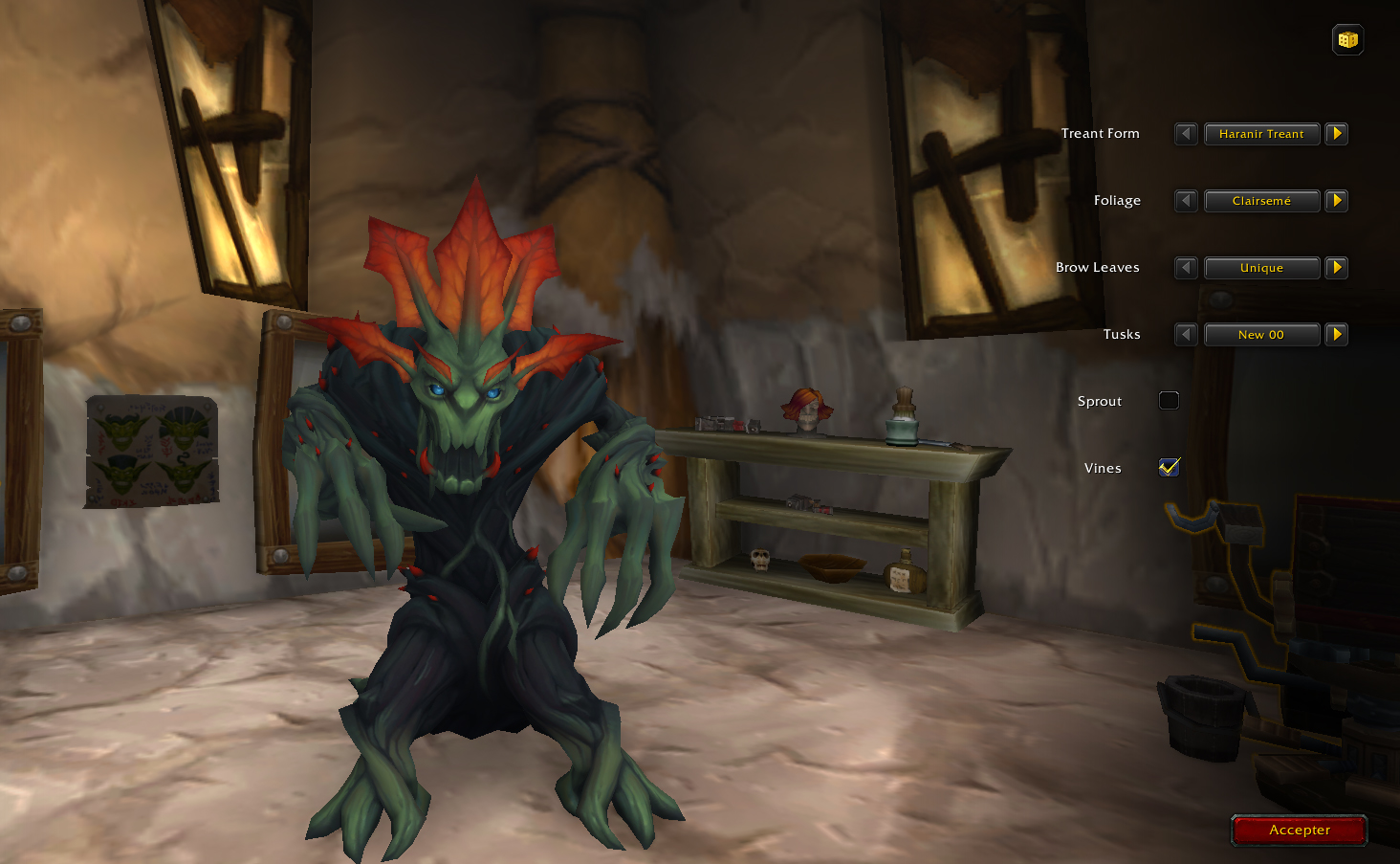Choose previous Foliage style
The height and width of the screenshot is (864, 1400).
(1186, 201)
